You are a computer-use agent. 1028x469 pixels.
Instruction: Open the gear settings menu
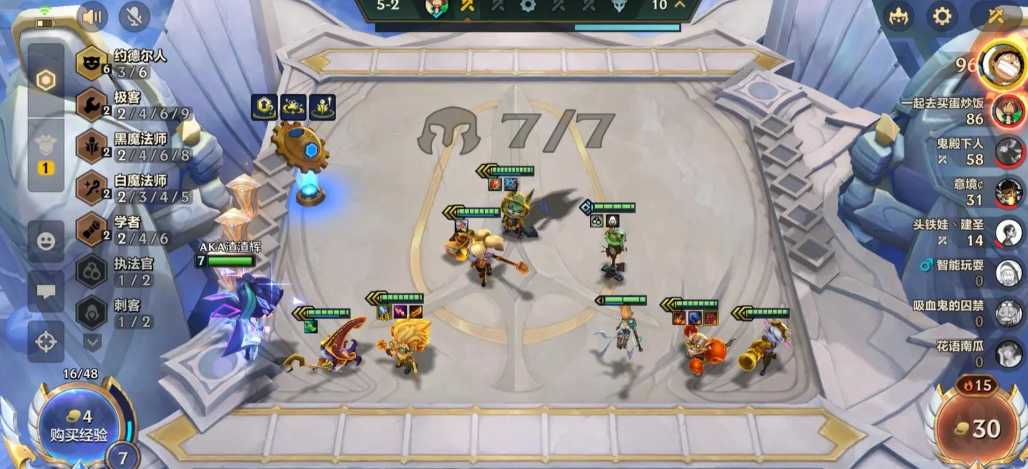click(x=942, y=16)
